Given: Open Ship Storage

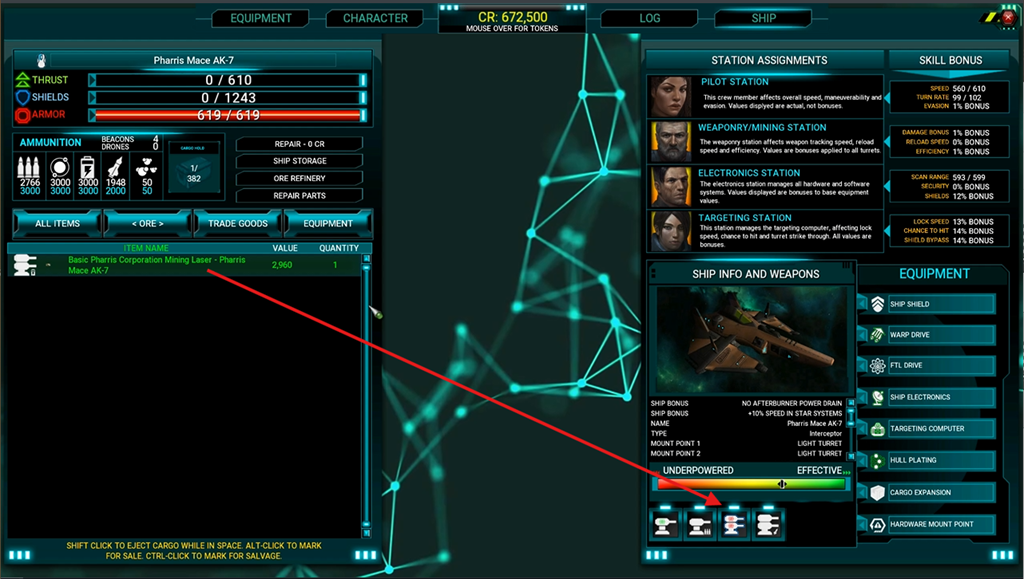Looking at the screenshot, I should [299, 161].
